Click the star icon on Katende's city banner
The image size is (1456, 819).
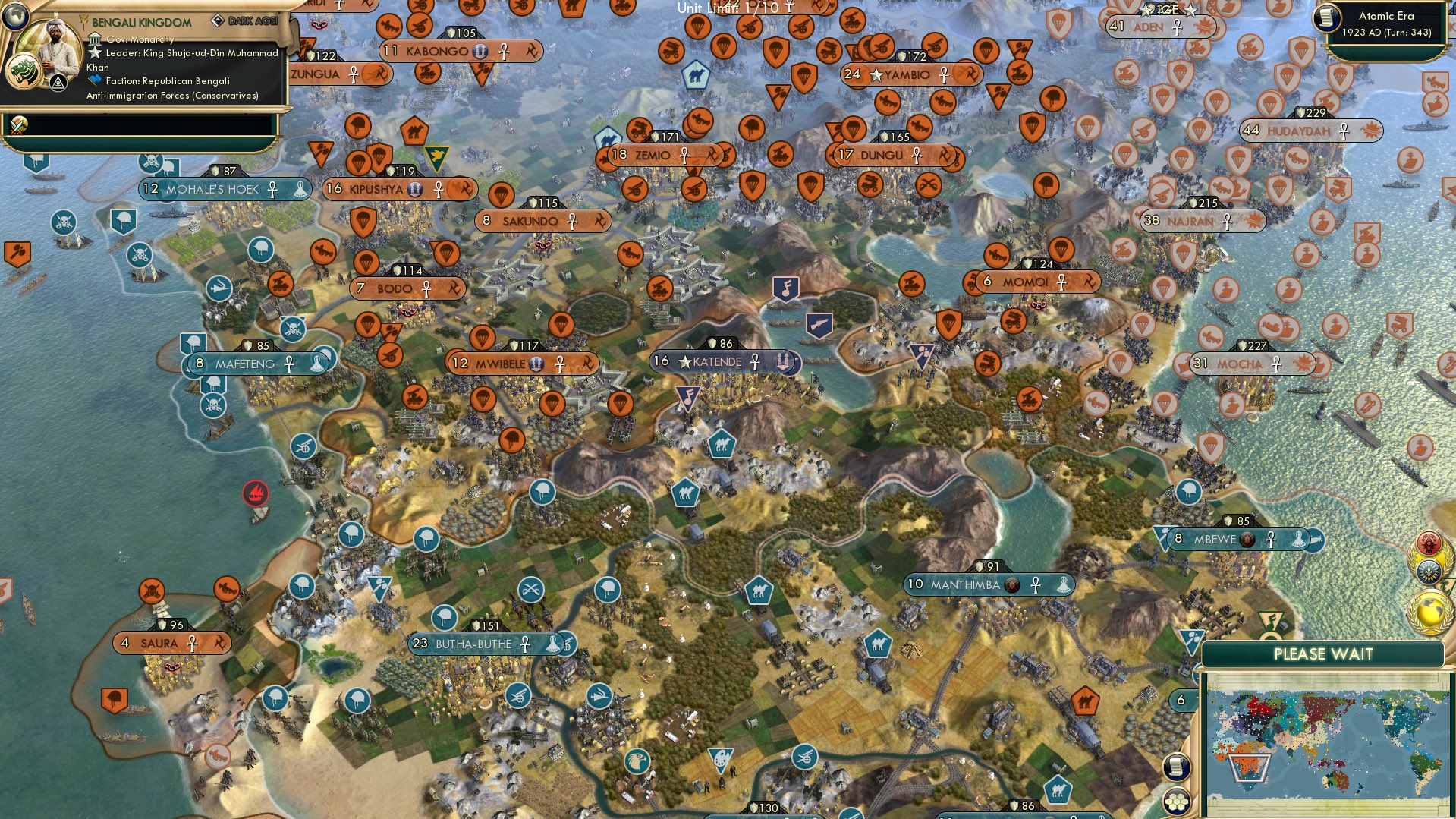(684, 362)
